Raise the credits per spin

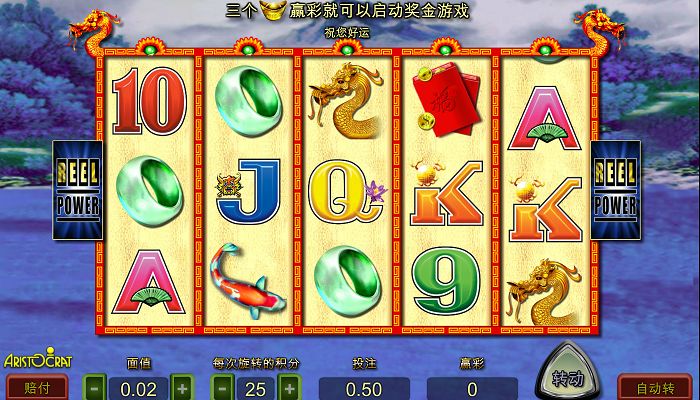289,387
